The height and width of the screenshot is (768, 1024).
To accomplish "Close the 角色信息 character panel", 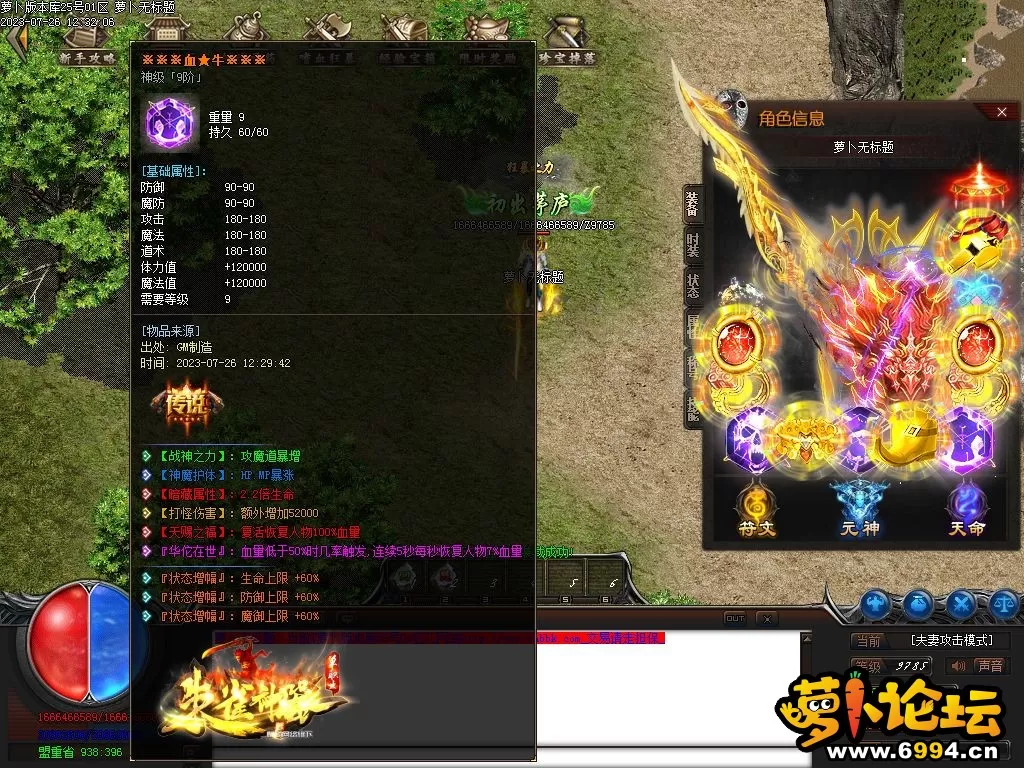I will (x=1002, y=112).
